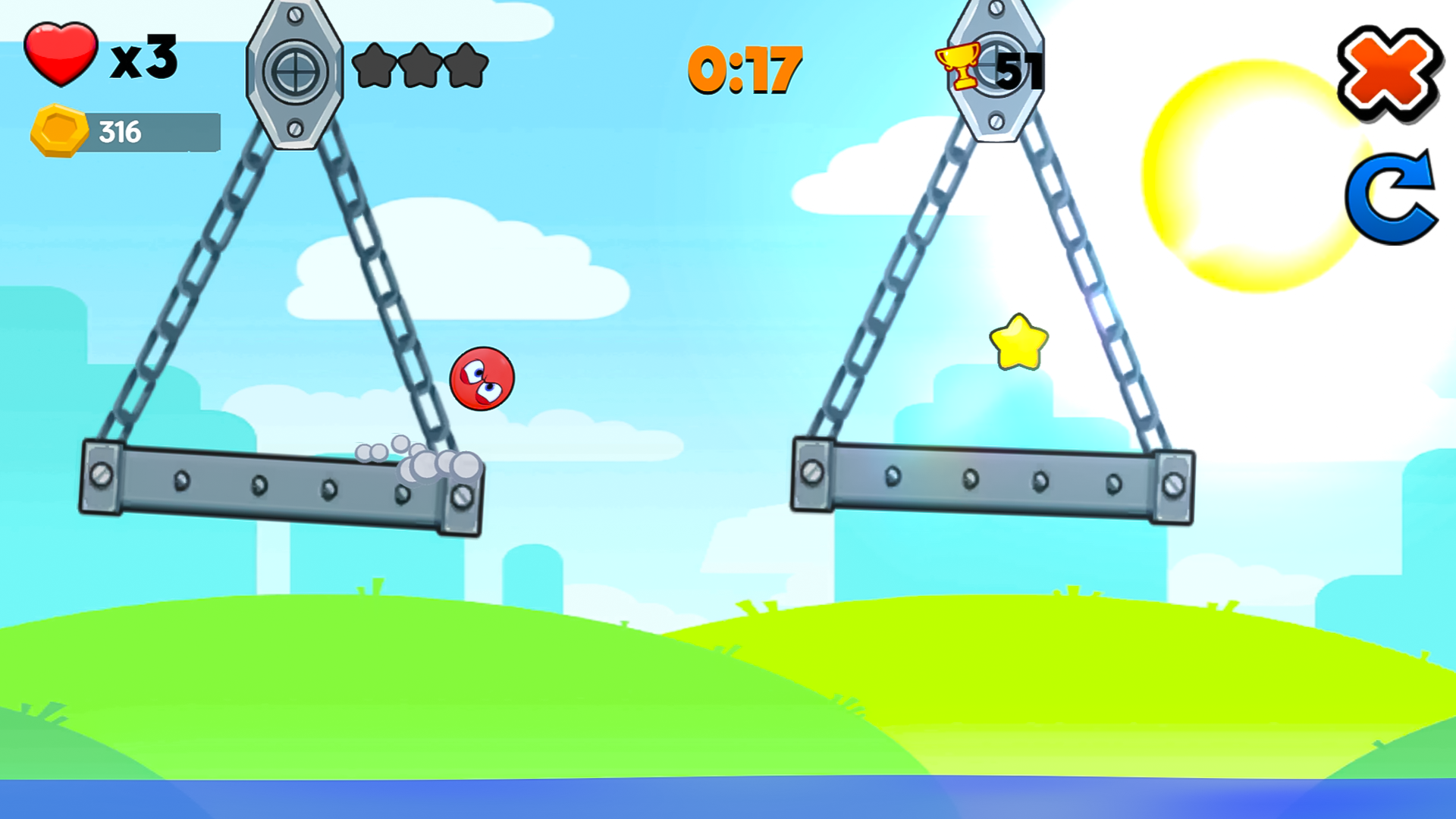Click the level timer showing 0:17
1456x819 pixels.
pyautogui.click(x=743, y=68)
